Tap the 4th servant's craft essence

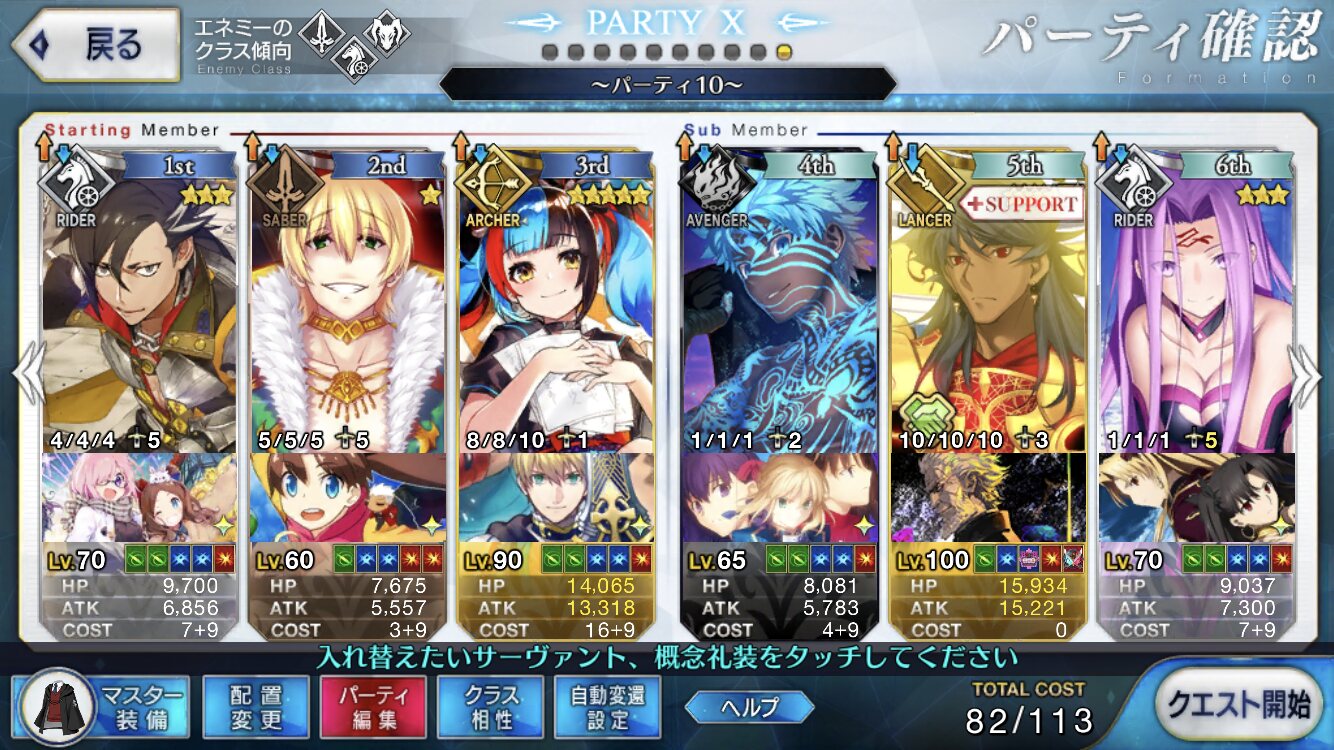tap(780, 497)
